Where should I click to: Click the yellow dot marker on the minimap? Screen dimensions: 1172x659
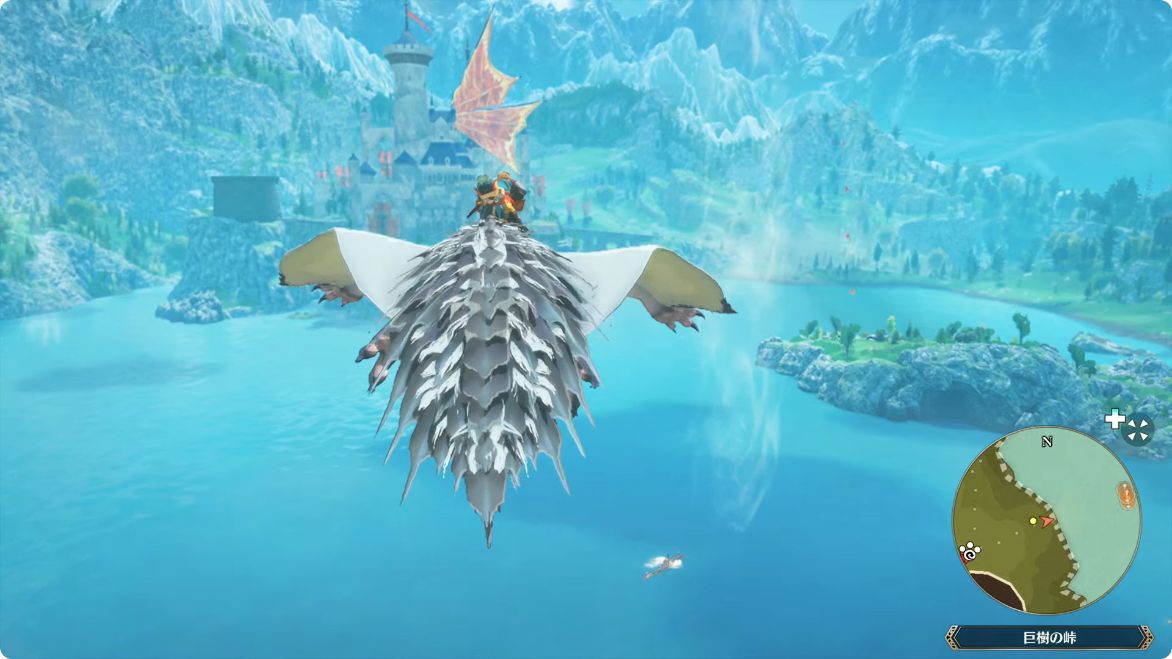tap(1033, 521)
